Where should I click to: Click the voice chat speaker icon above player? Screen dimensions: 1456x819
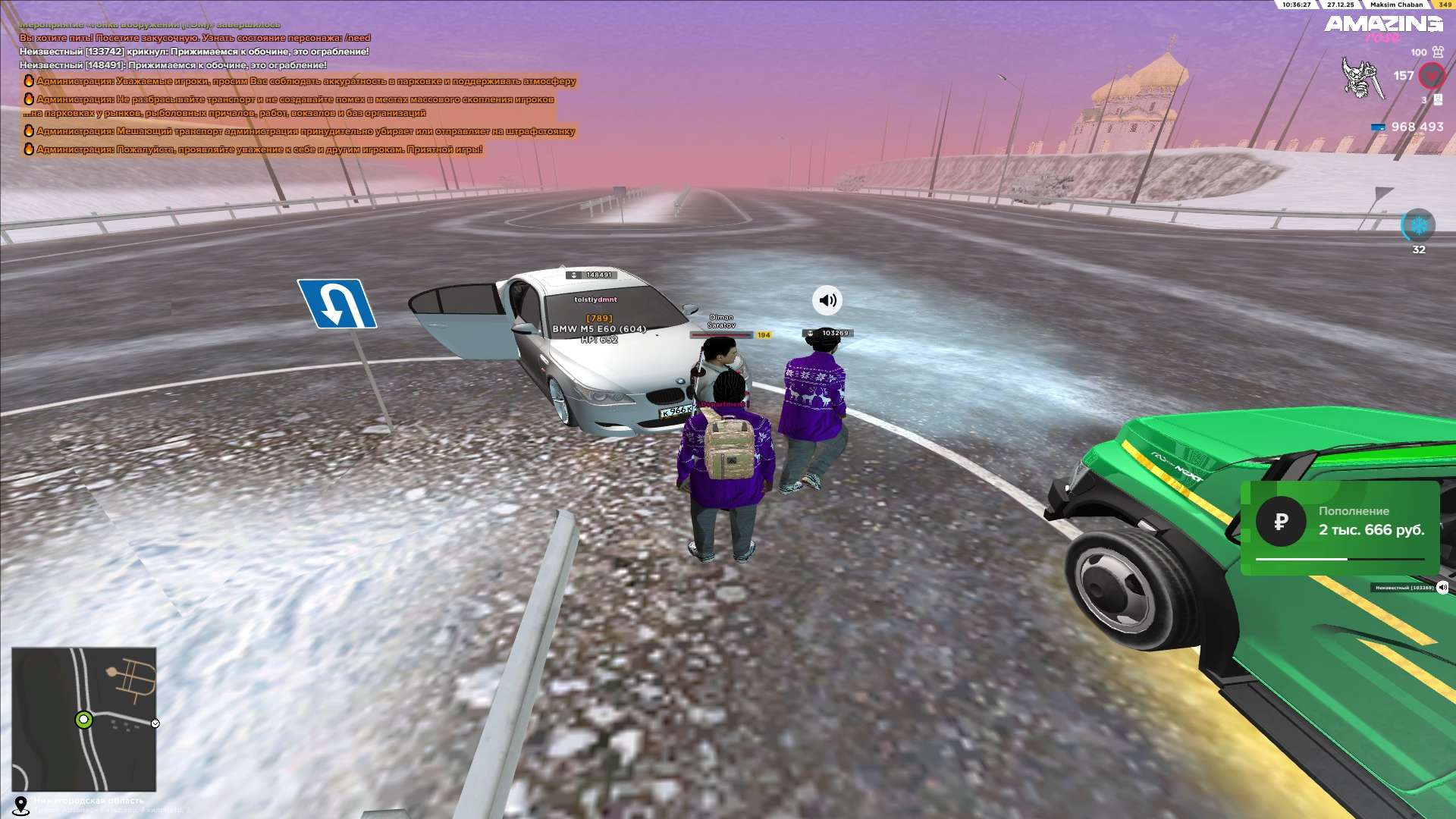(827, 300)
